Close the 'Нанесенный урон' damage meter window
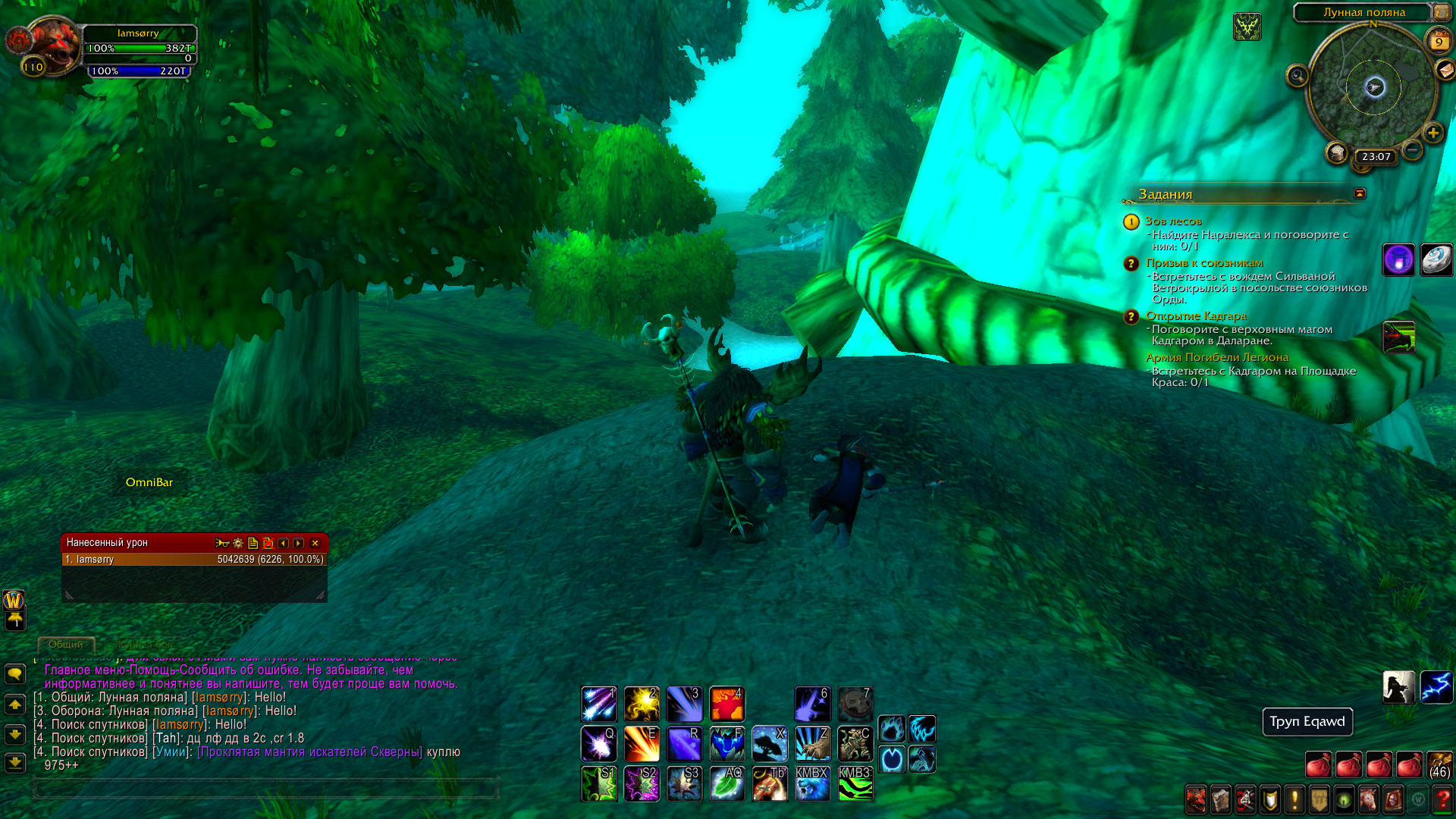Image resolution: width=1456 pixels, height=819 pixels. (x=315, y=543)
